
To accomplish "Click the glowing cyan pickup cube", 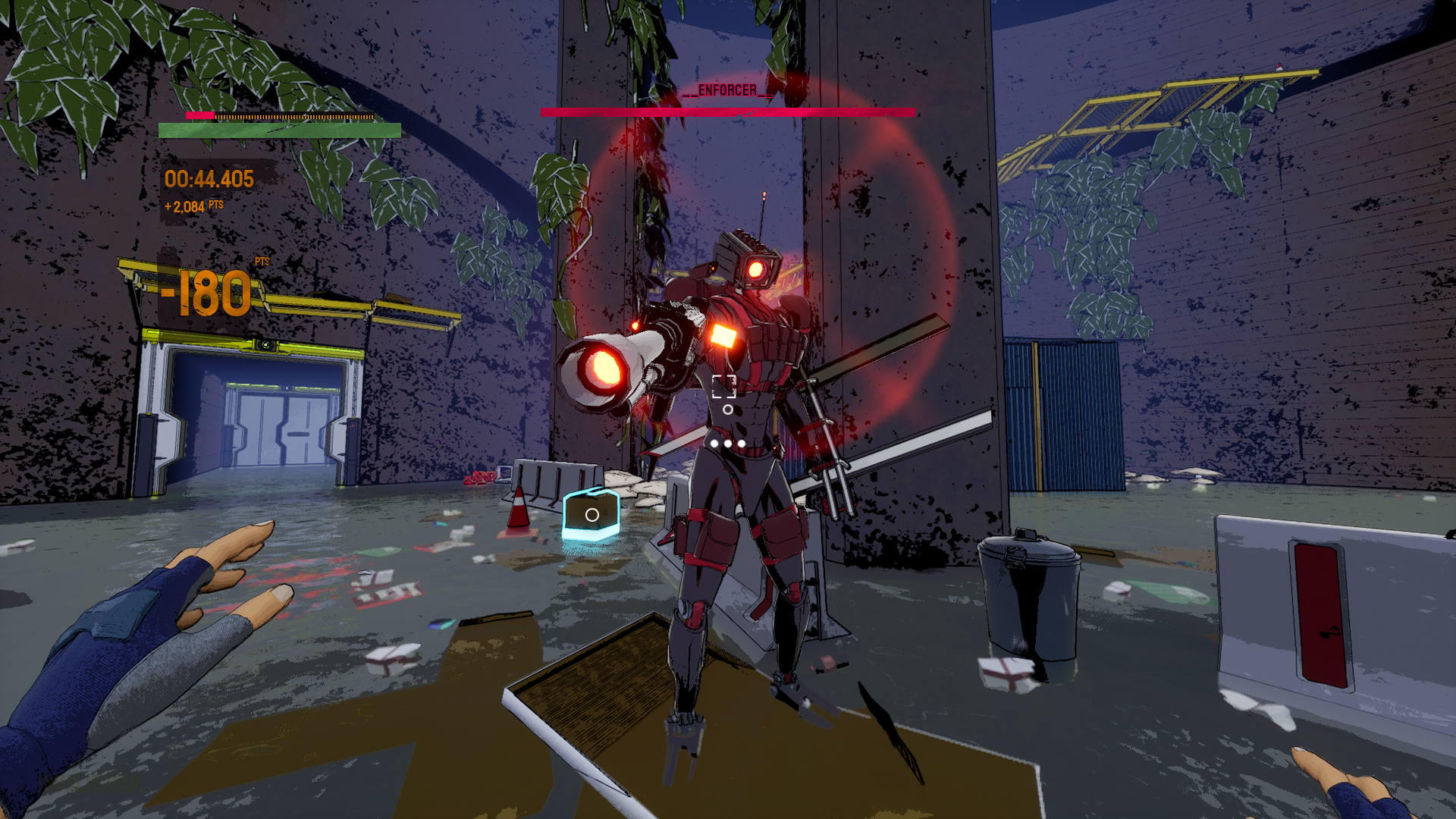I will pos(591,515).
